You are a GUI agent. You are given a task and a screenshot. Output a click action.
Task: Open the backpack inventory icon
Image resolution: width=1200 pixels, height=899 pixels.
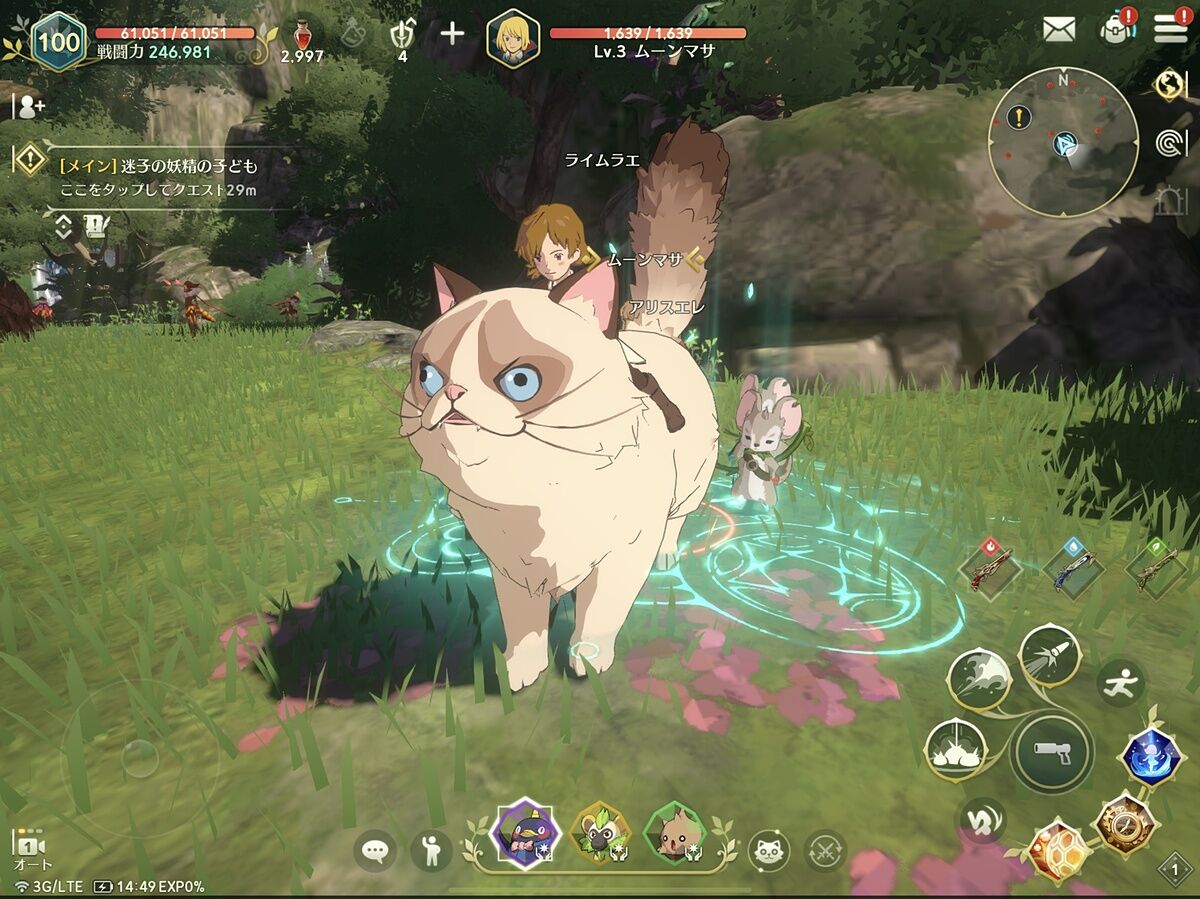1115,28
